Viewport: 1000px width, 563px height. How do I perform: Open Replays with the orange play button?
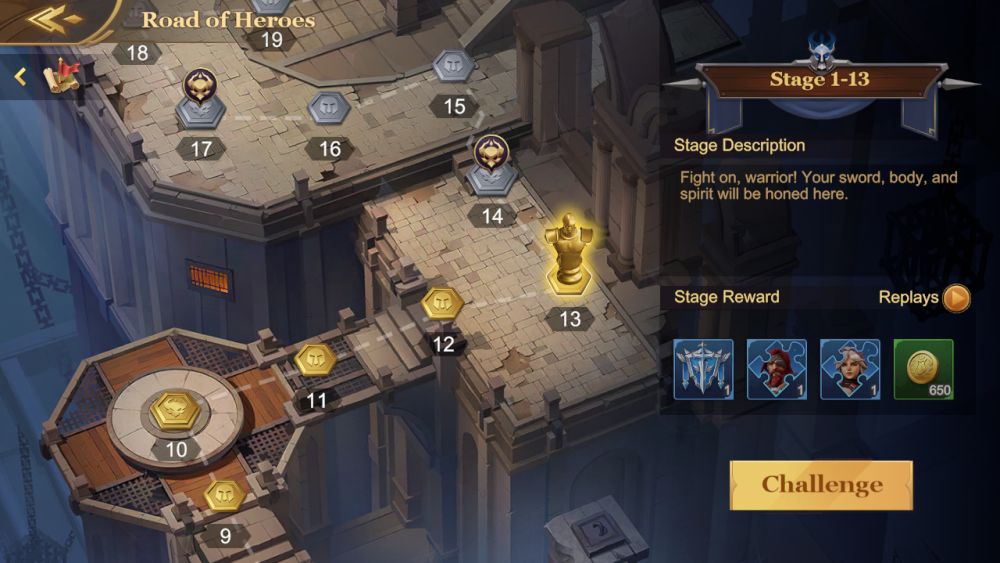pos(956,298)
